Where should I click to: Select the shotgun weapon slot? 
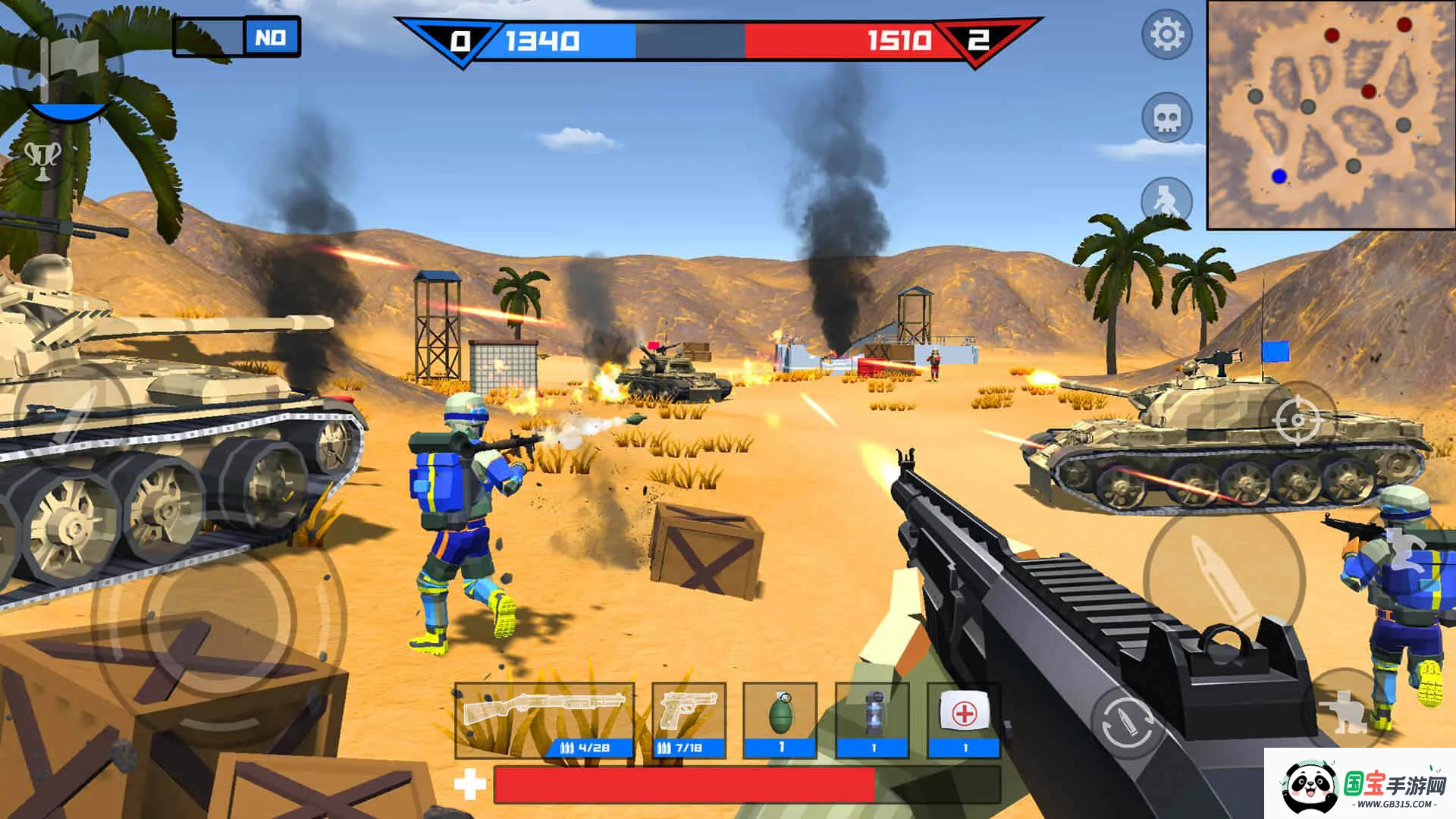(544, 720)
